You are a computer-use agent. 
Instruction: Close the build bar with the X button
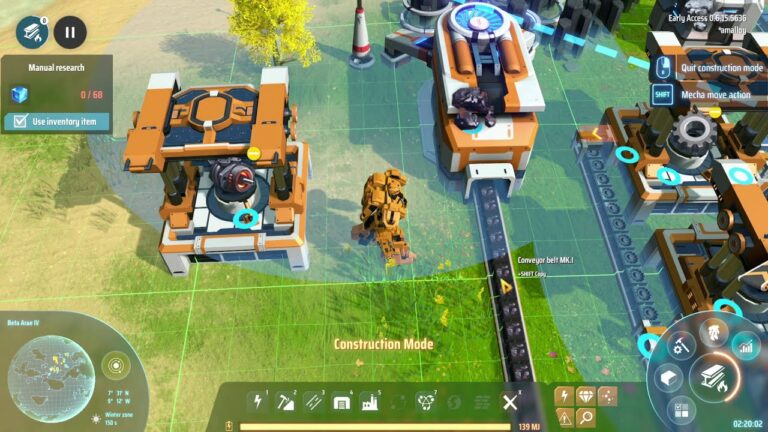click(510, 402)
